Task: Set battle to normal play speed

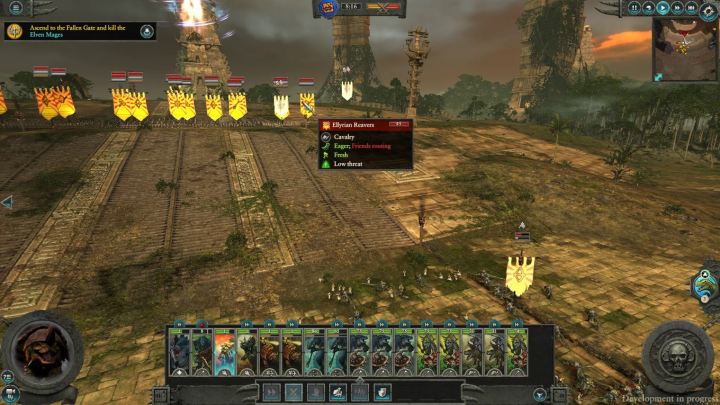Action: pyautogui.click(x=662, y=7)
